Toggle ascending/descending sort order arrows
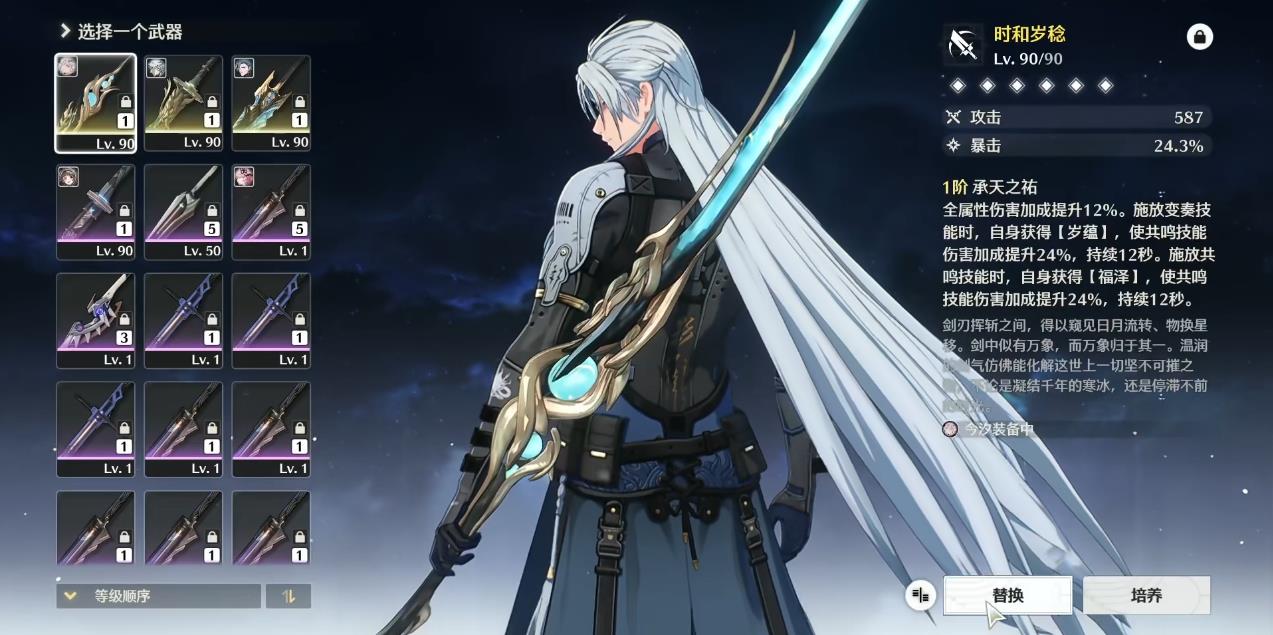The image size is (1273, 635). 288,596
